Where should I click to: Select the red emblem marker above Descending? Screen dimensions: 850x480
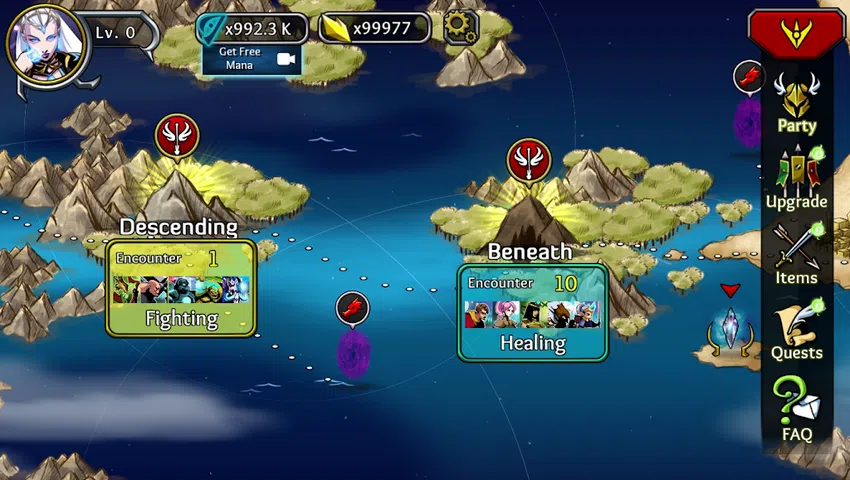177,135
